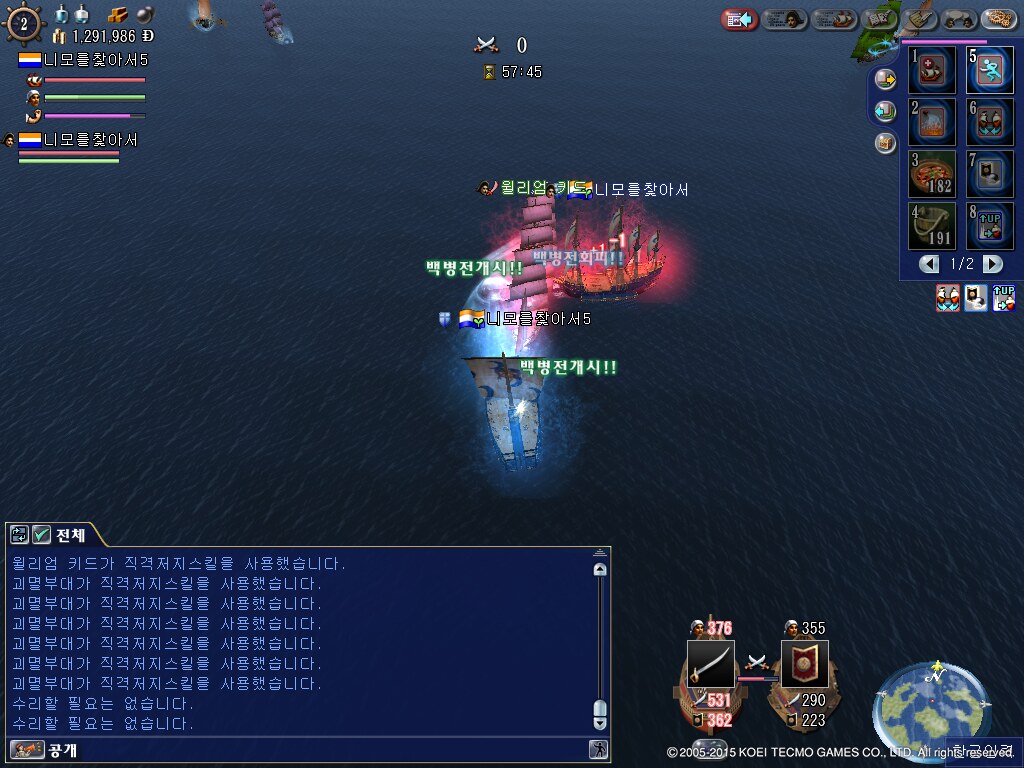Activate the running figure skill in slot 5
Image resolution: width=1024 pixels, height=768 pixels.
pyautogui.click(x=989, y=70)
